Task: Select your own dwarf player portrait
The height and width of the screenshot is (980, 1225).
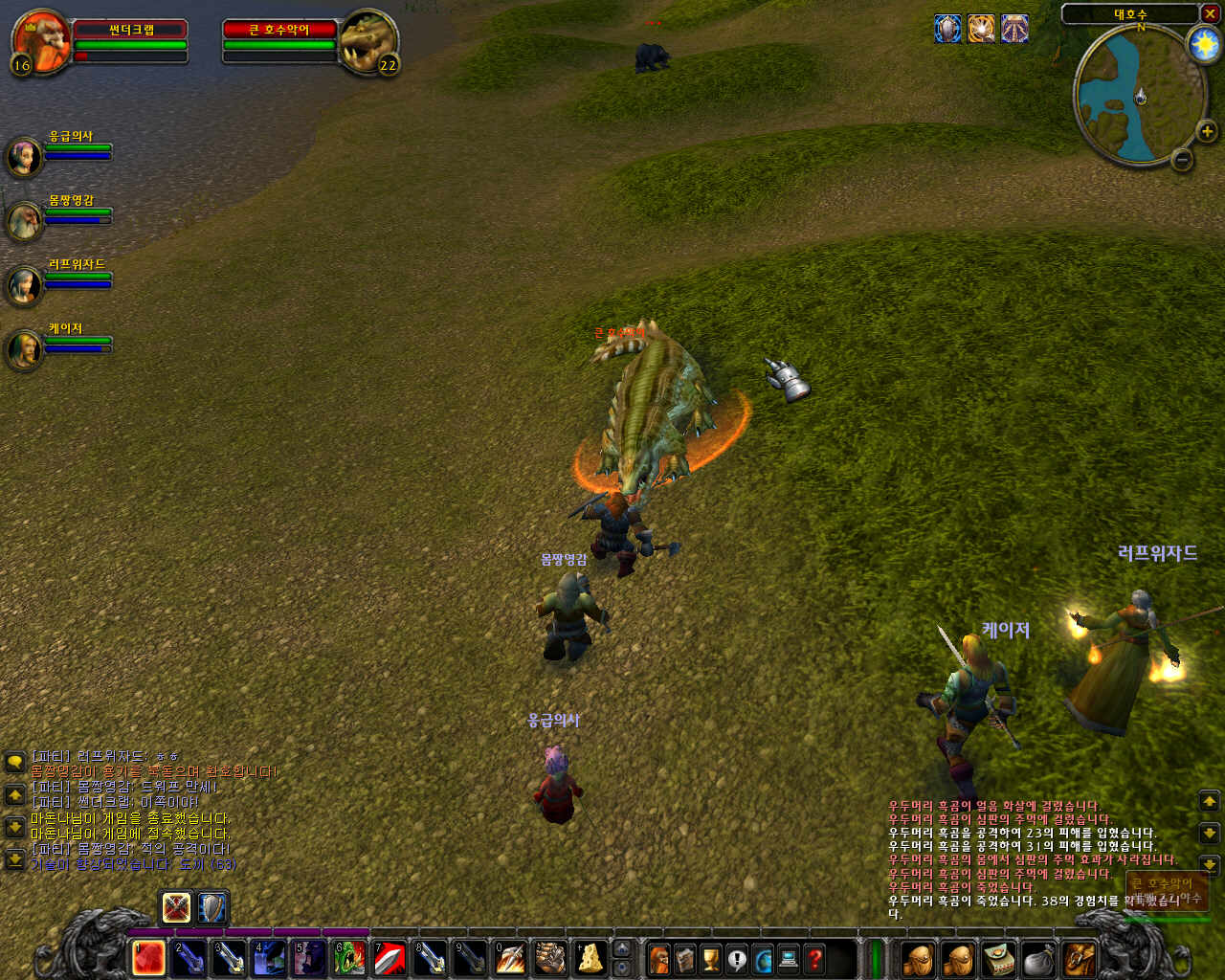Action: [x=40, y=42]
